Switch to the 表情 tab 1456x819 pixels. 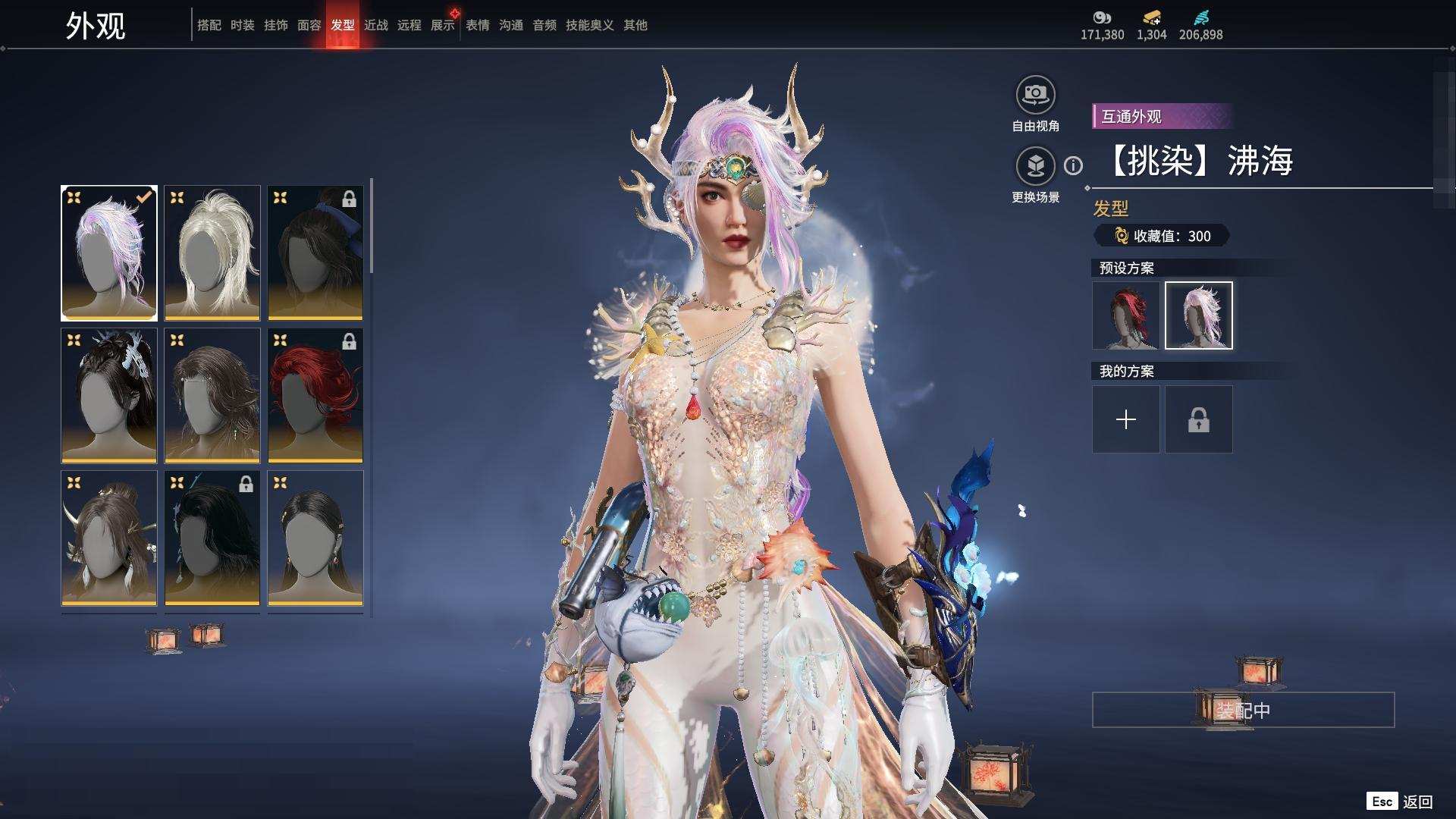click(477, 25)
